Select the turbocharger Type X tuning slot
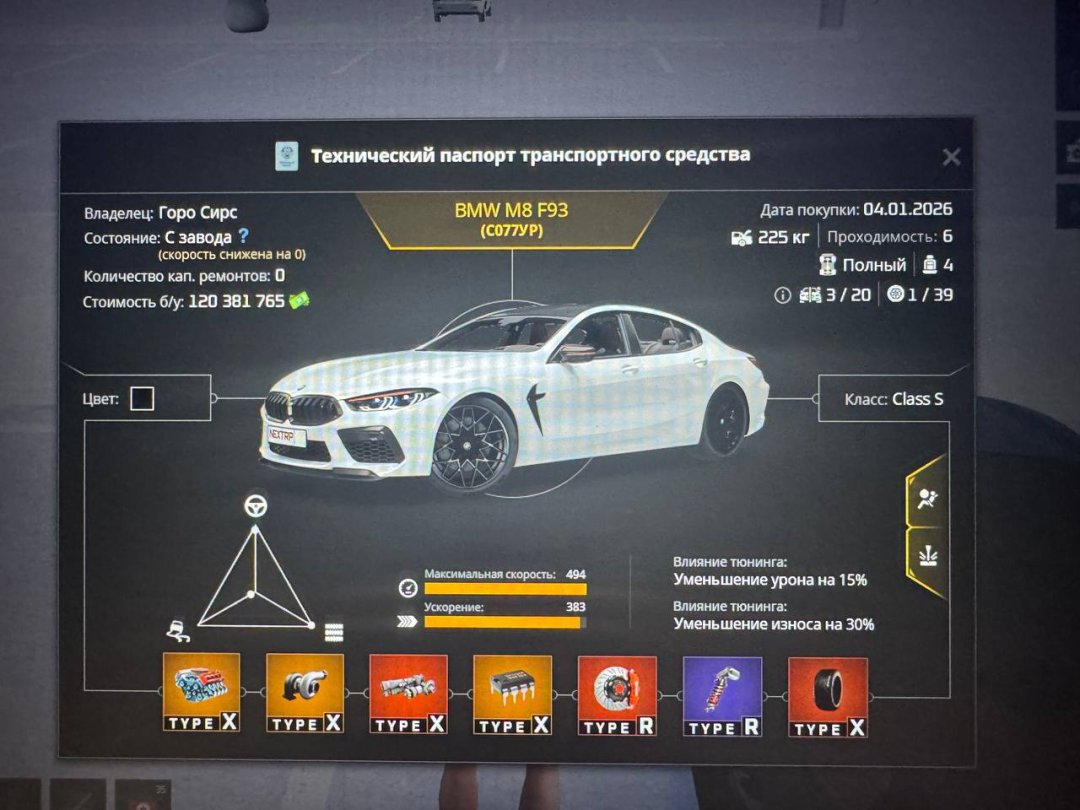This screenshot has height=810, width=1080. pyautogui.click(x=305, y=693)
